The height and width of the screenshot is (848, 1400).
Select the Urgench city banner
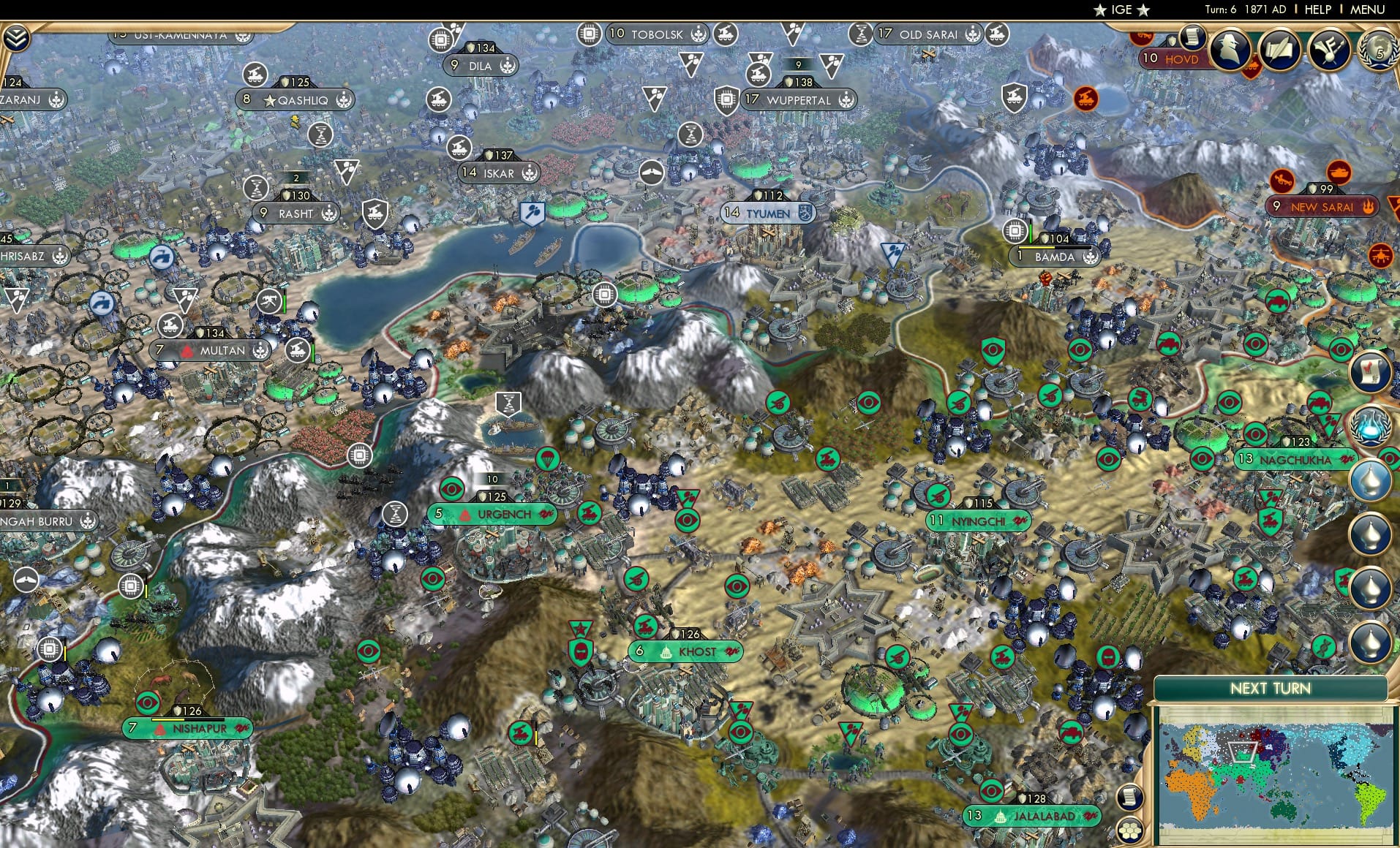[x=492, y=514]
